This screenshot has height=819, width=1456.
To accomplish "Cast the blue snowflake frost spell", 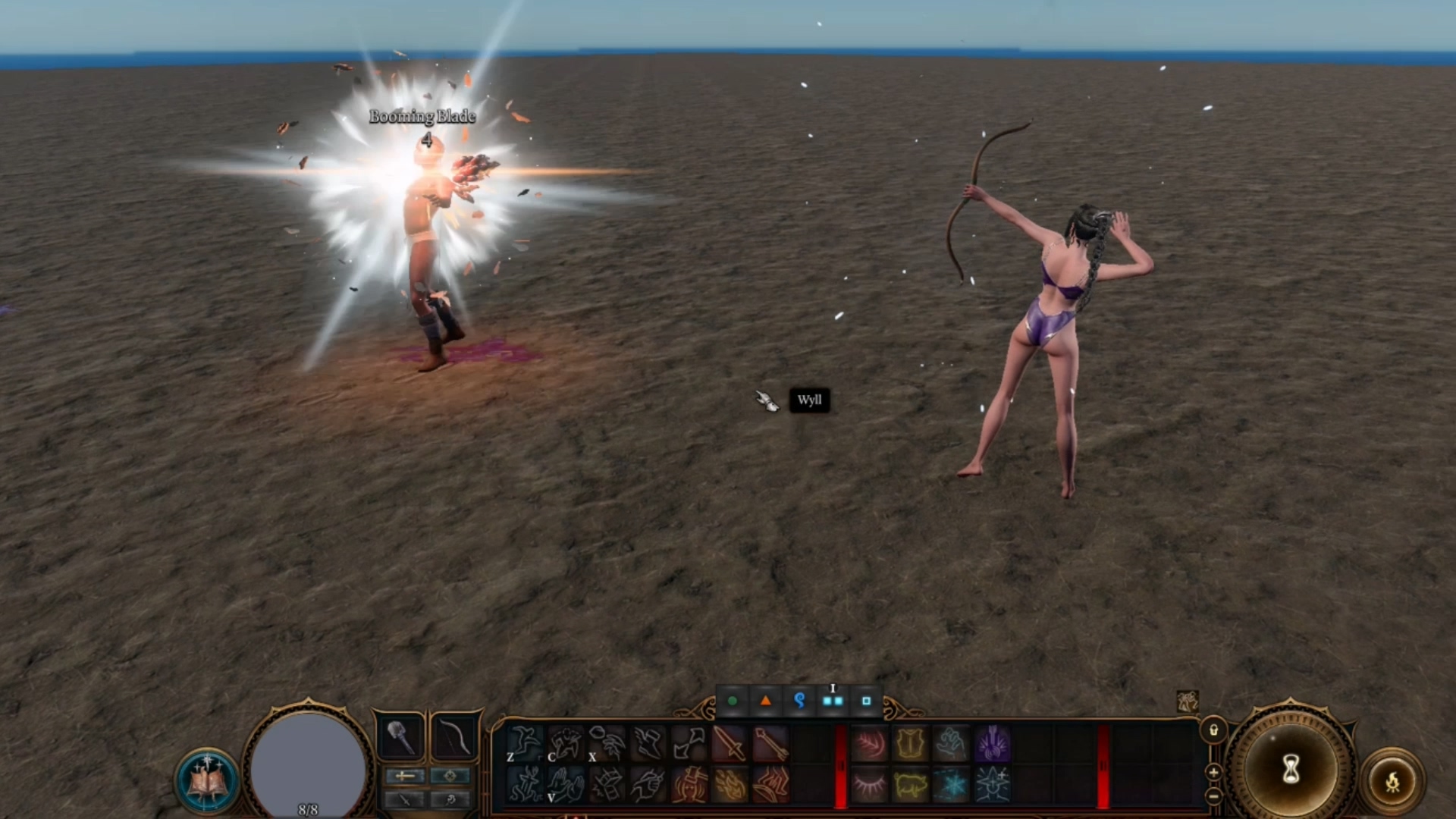I will pos(951,784).
